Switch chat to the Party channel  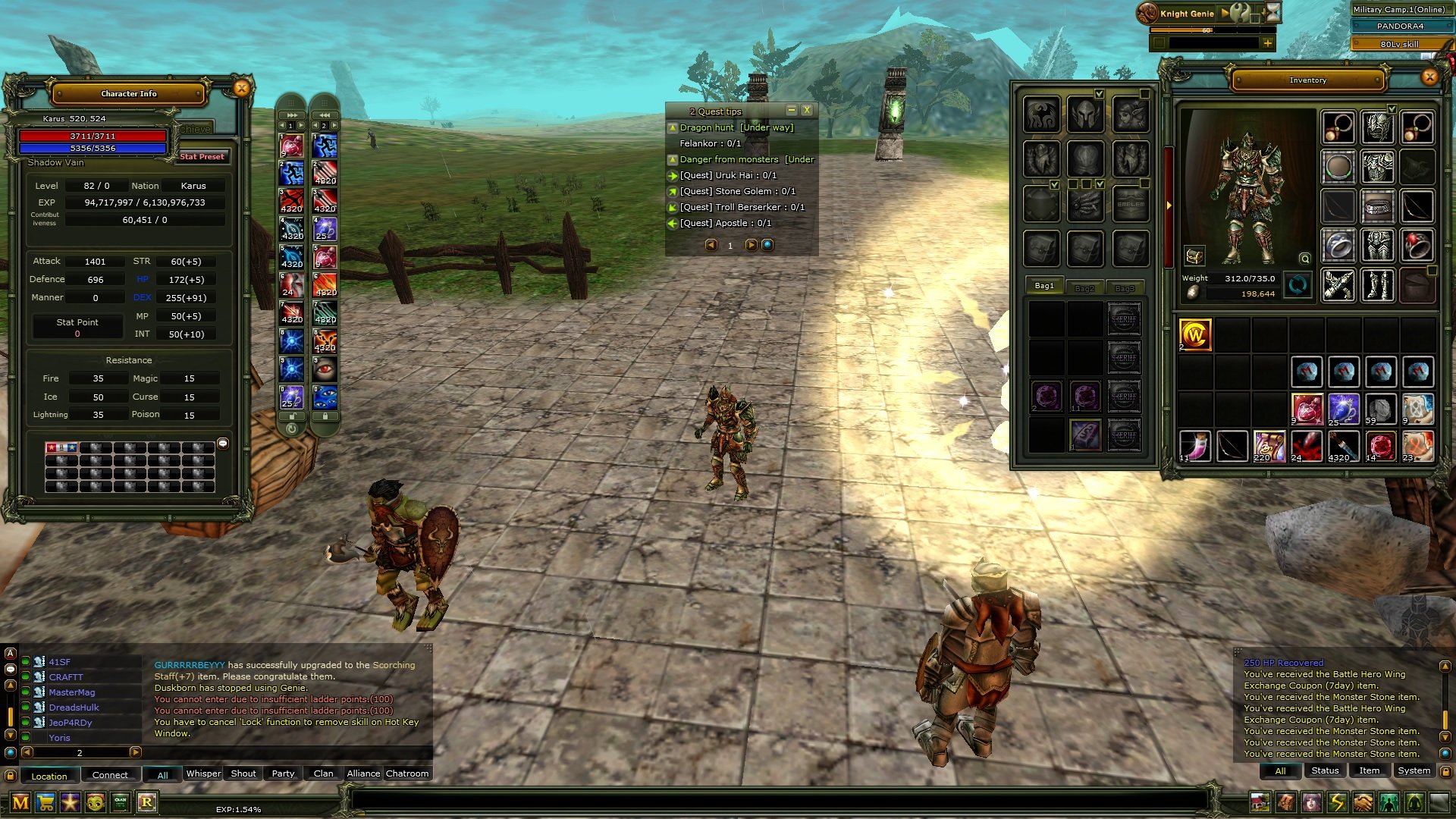[283, 773]
